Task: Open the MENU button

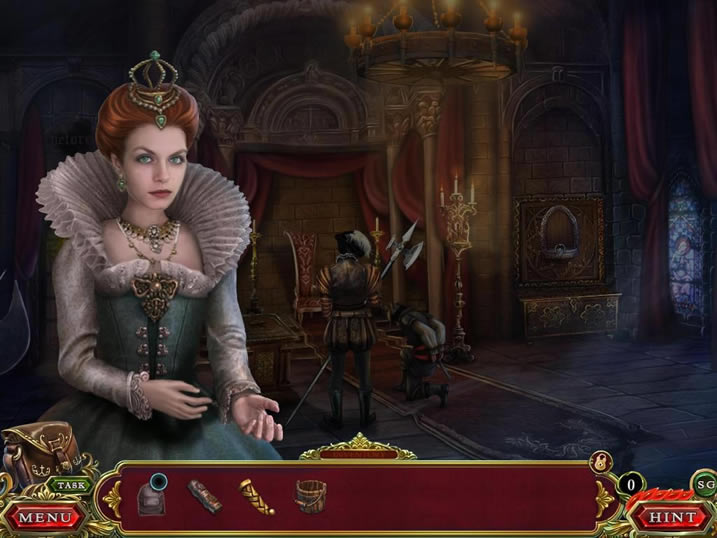Action: (44, 517)
